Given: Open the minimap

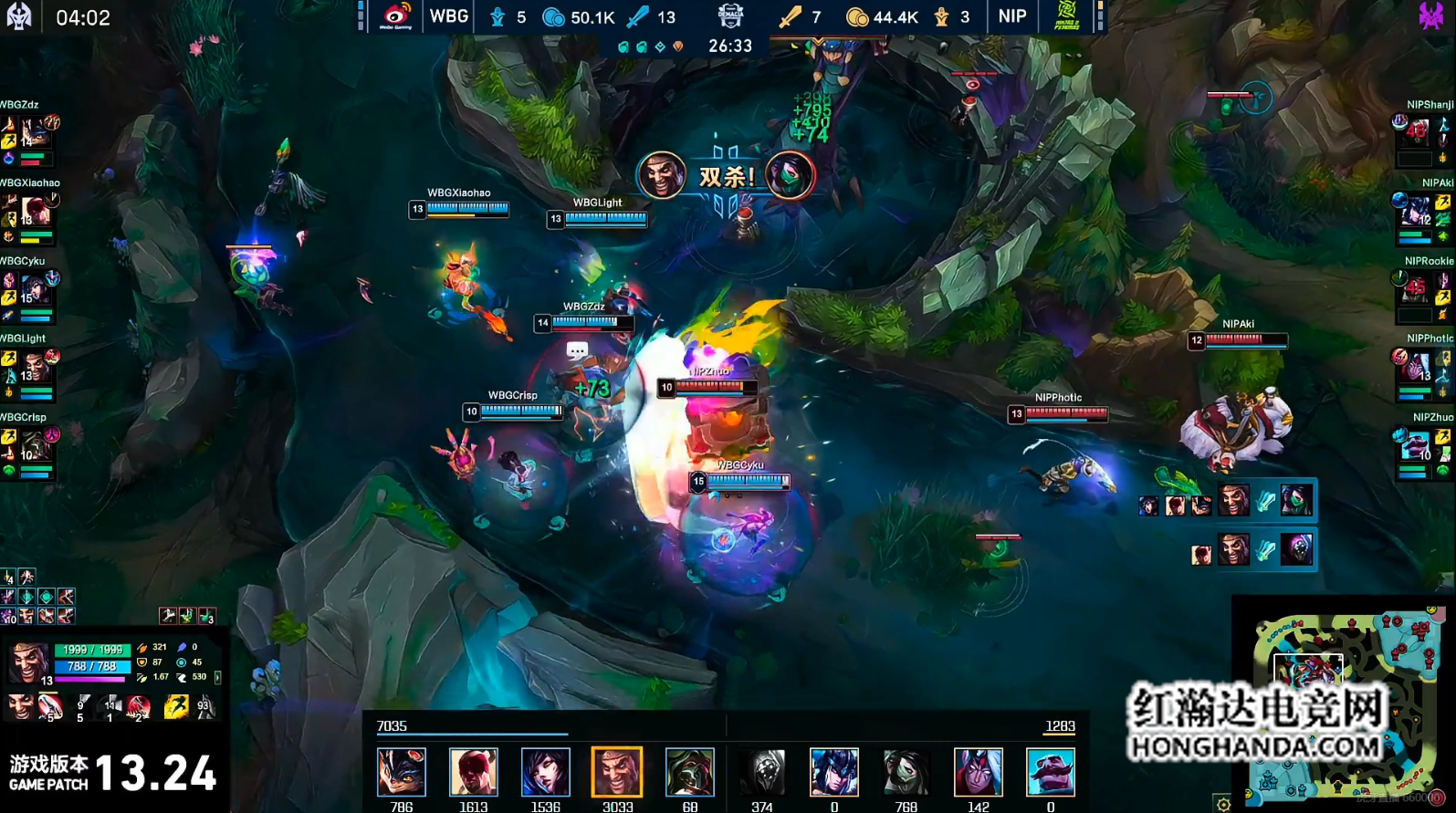Looking at the screenshot, I should coord(1342,703).
